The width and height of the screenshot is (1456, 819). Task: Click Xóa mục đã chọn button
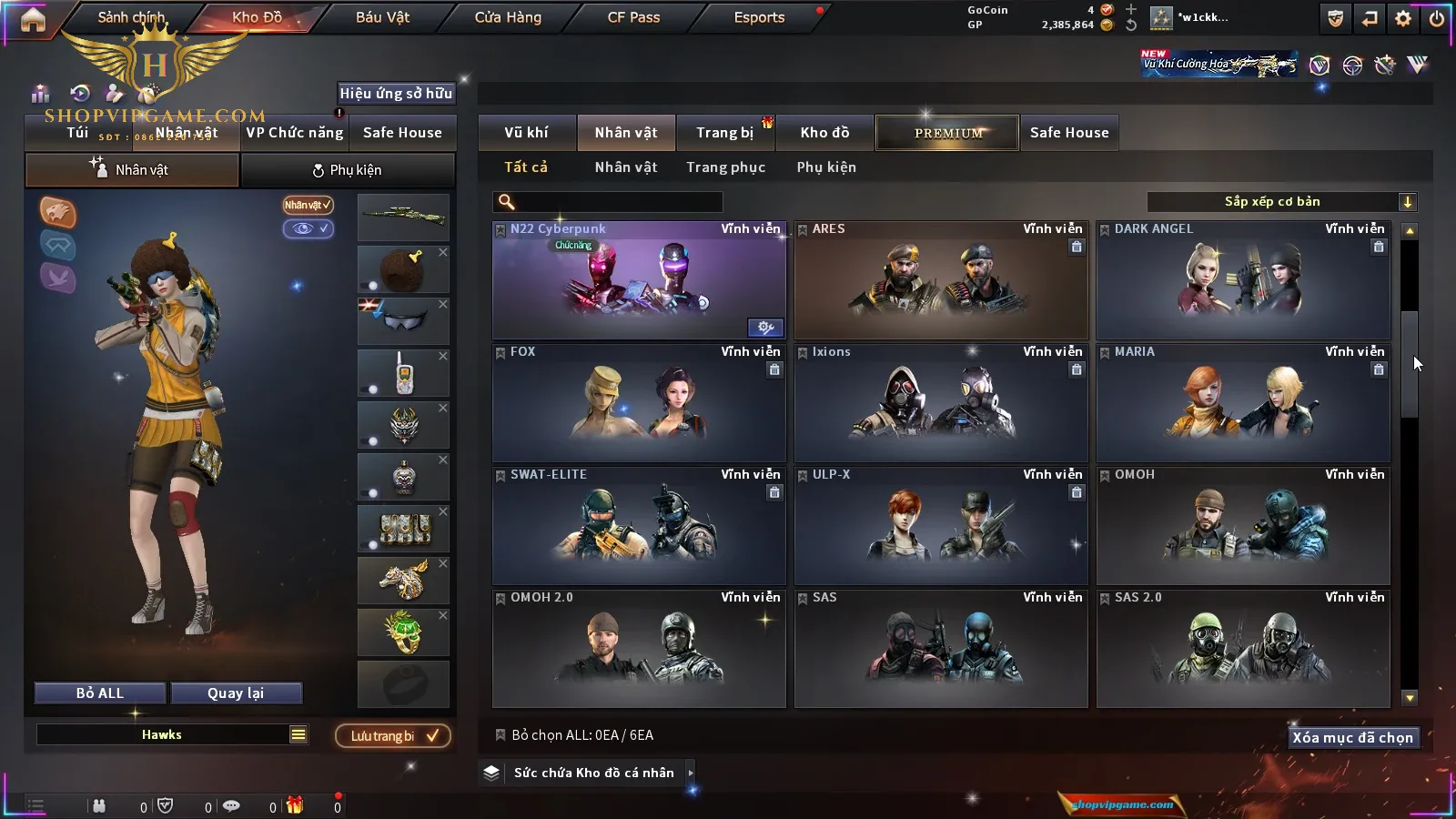1352,738
